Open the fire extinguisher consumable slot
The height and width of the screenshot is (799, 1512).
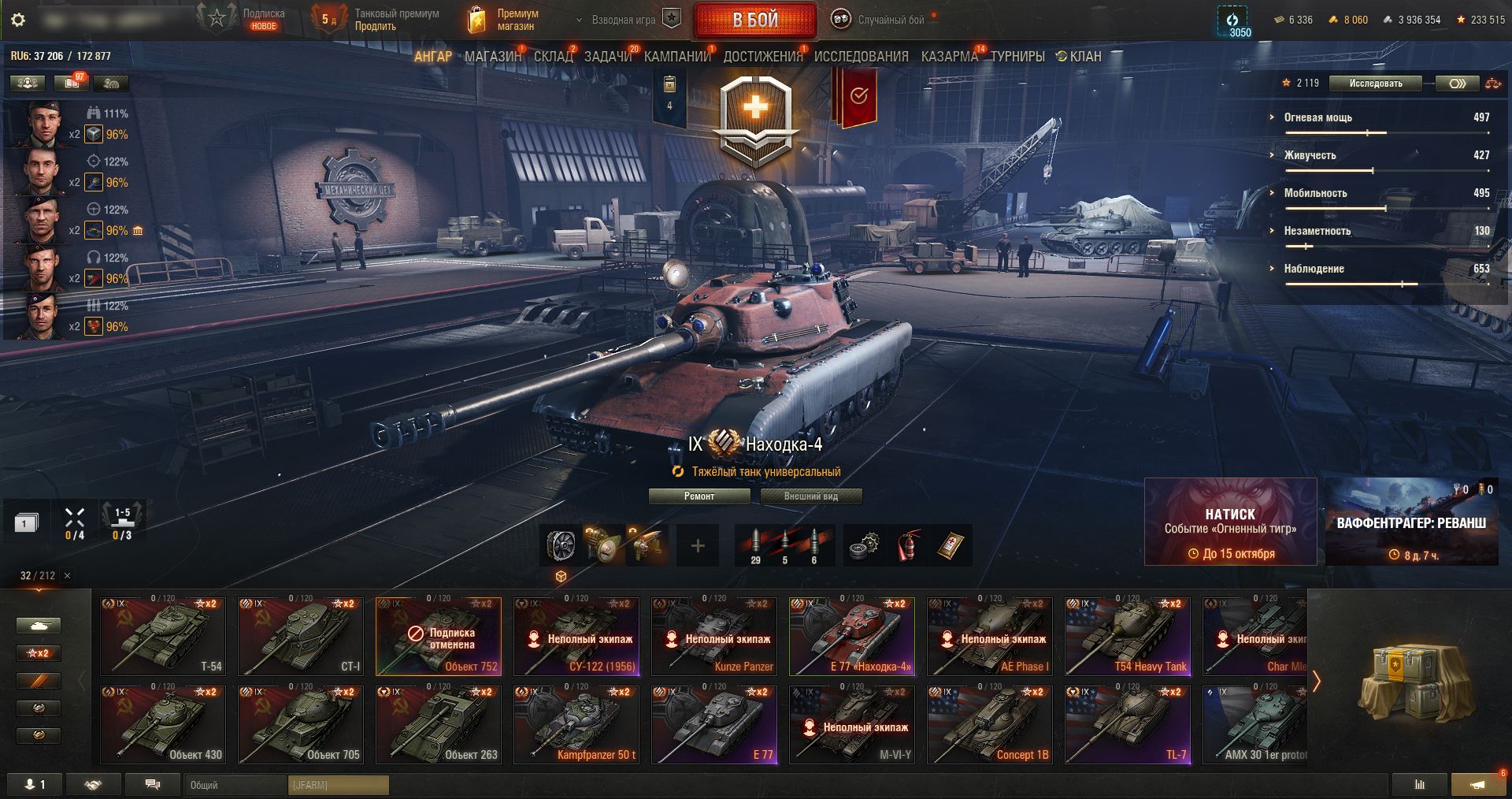tap(907, 545)
